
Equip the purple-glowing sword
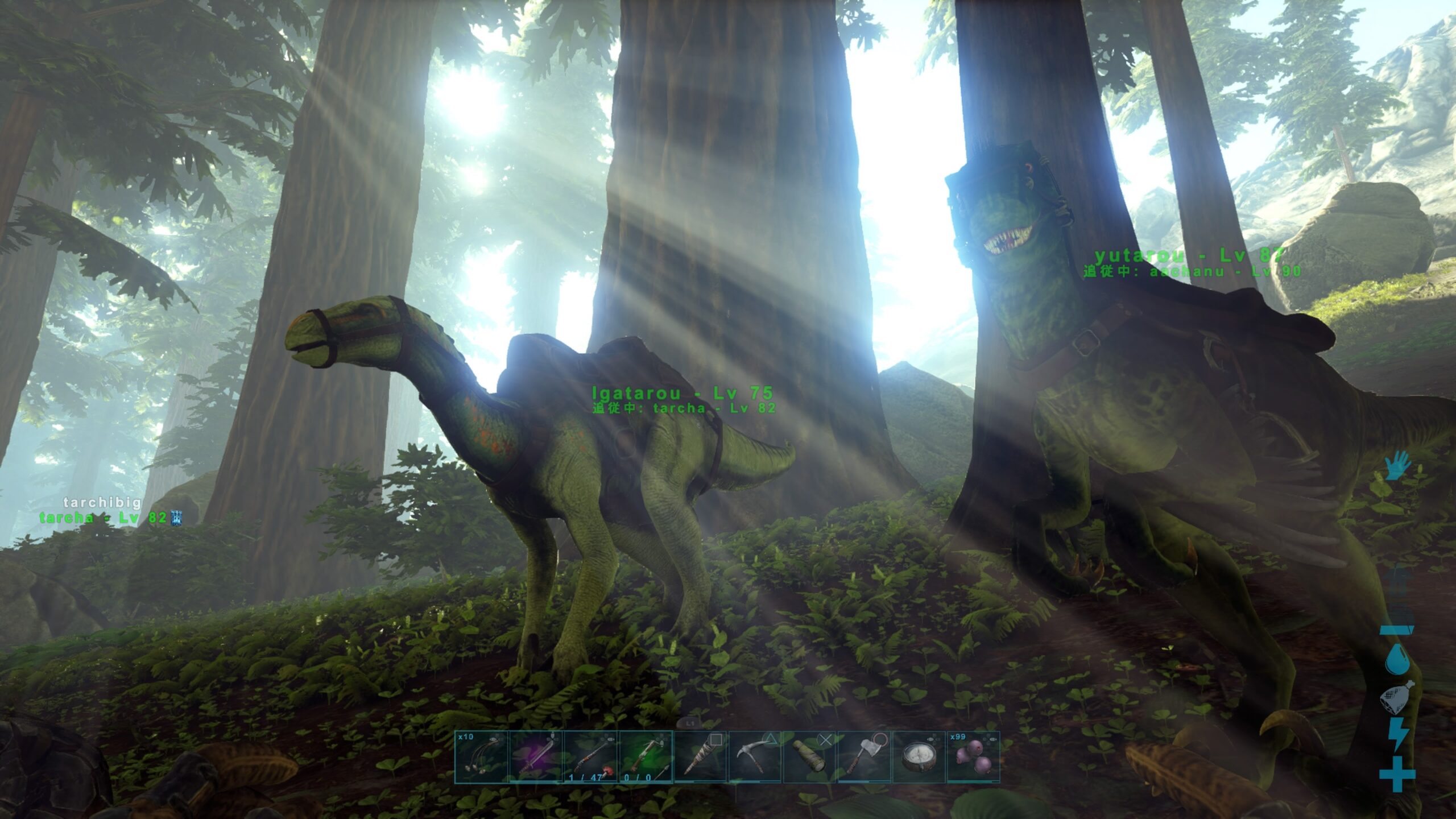point(536,757)
